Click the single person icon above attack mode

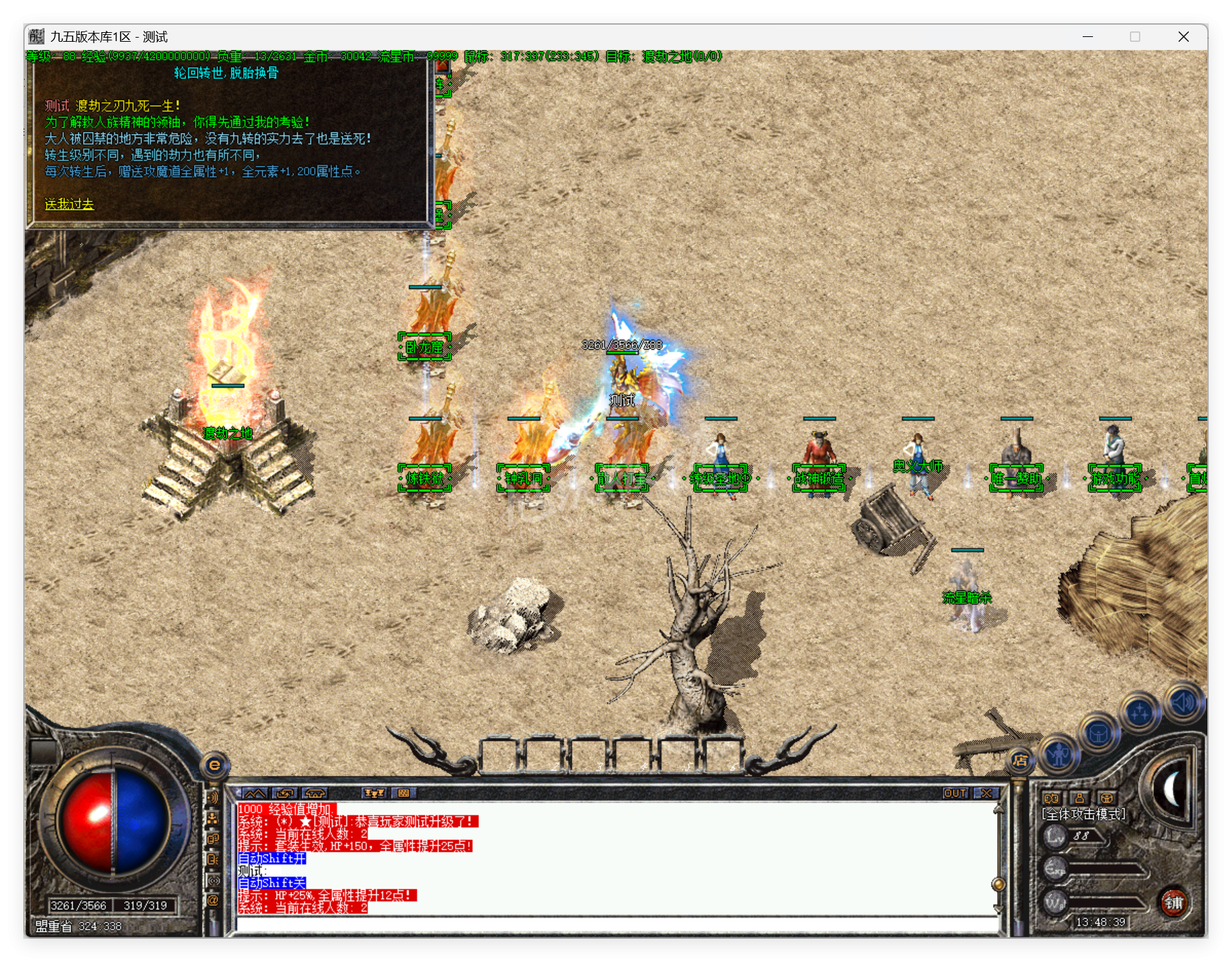click(x=1079, y=798)
